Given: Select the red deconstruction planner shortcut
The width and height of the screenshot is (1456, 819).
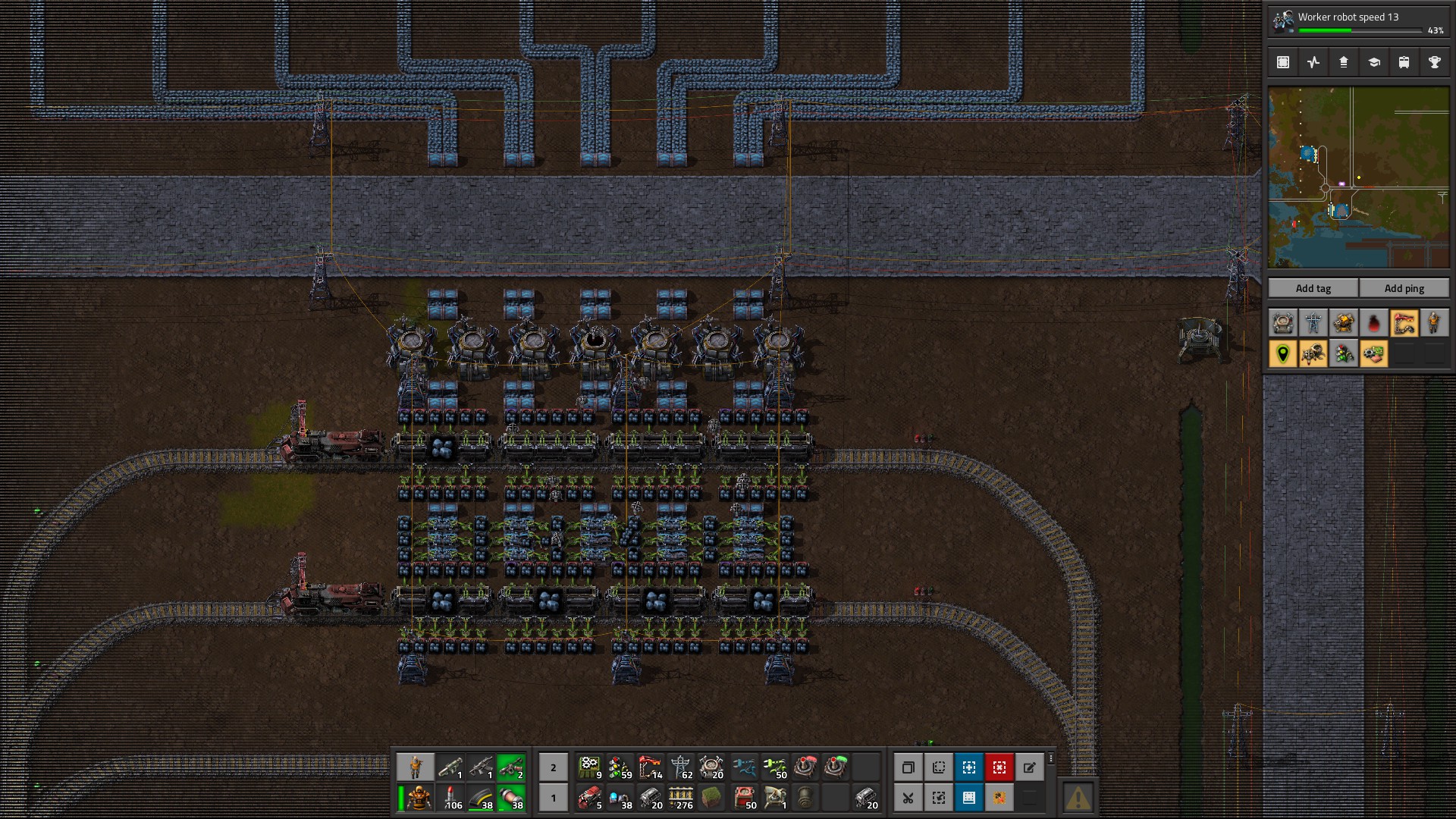Looking at the screenshot, I should click(999, 767).
